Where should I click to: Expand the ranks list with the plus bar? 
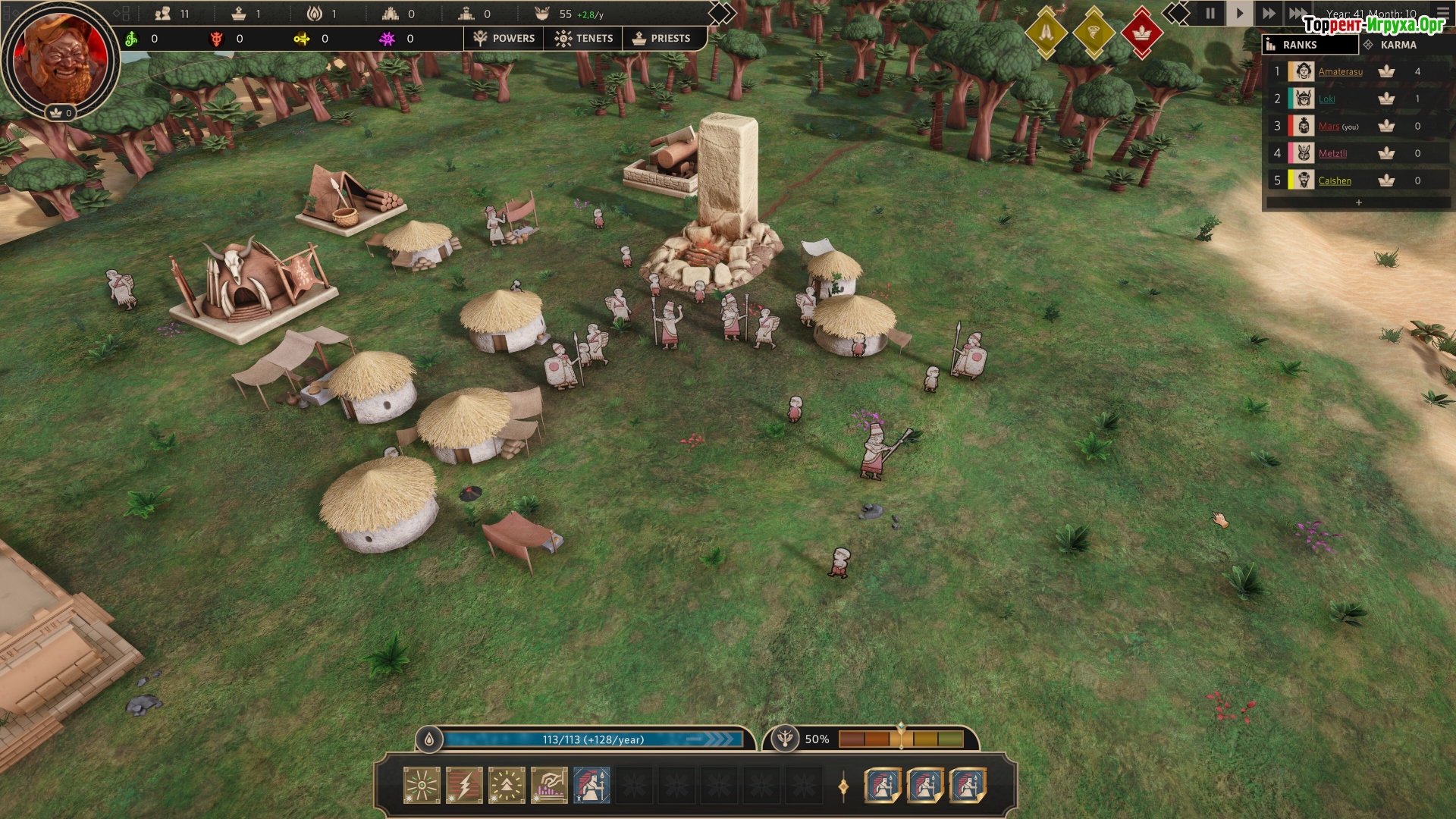coord(1358,202)
